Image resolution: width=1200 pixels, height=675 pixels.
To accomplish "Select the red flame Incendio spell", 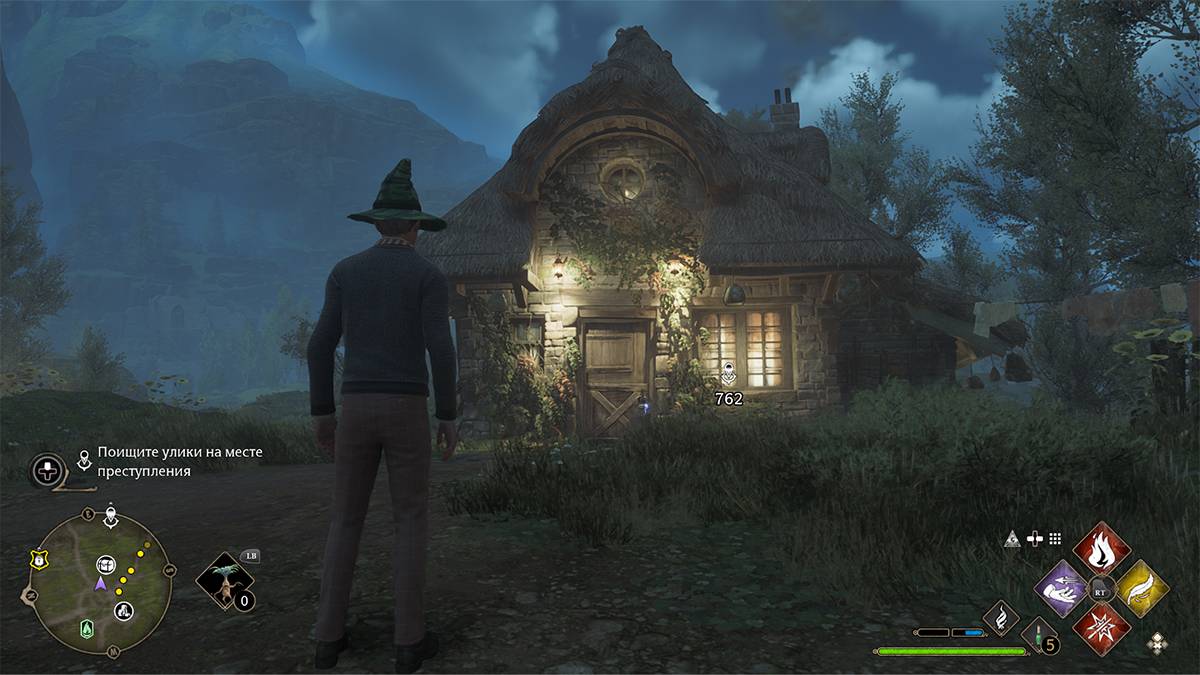I will 1101,548.
